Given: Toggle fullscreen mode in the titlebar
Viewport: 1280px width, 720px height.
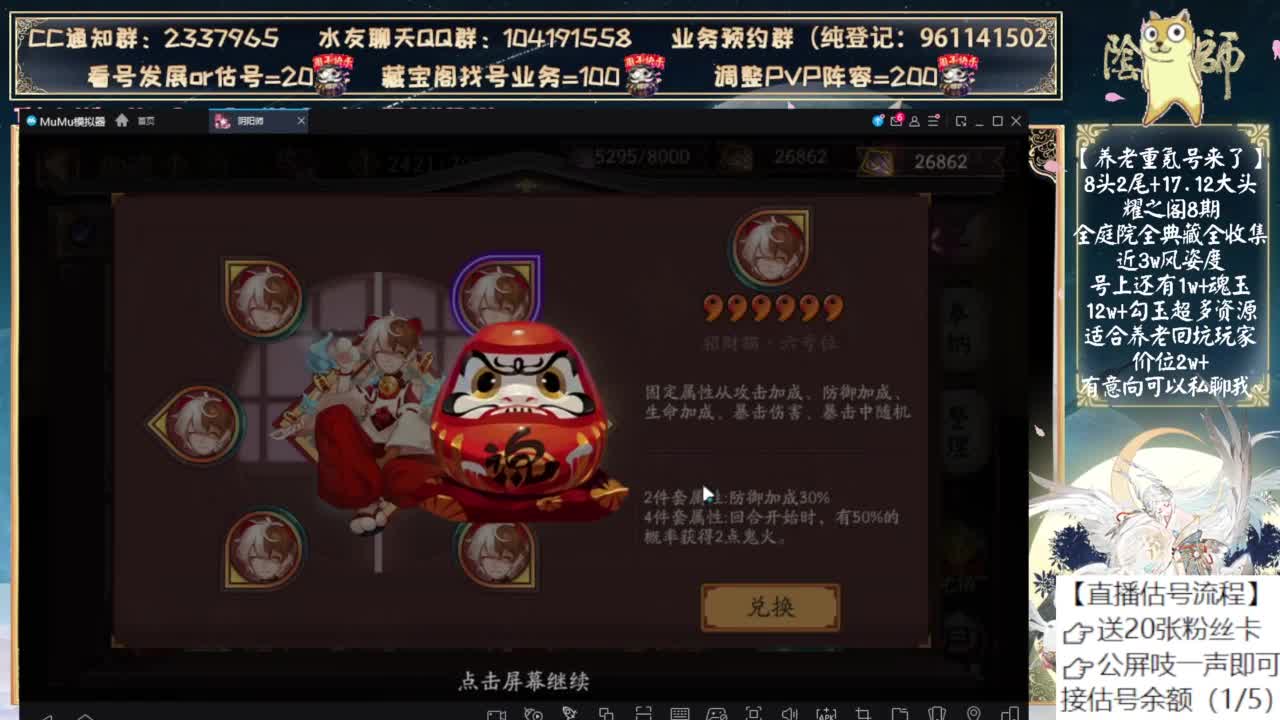Looking at the screenshot, I should coord(959,121).
